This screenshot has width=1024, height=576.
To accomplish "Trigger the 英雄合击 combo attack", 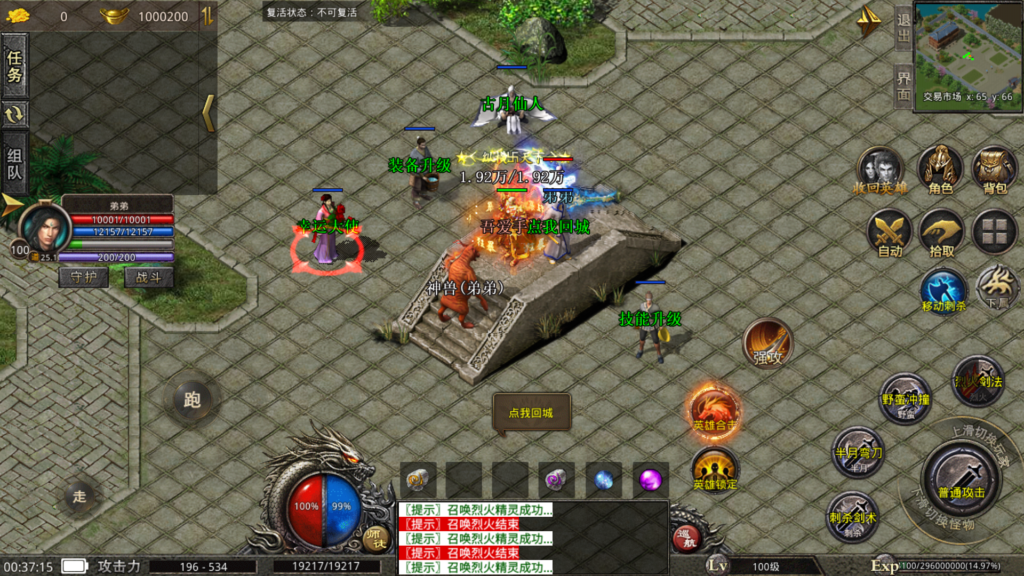I will [x=714, y=410].
